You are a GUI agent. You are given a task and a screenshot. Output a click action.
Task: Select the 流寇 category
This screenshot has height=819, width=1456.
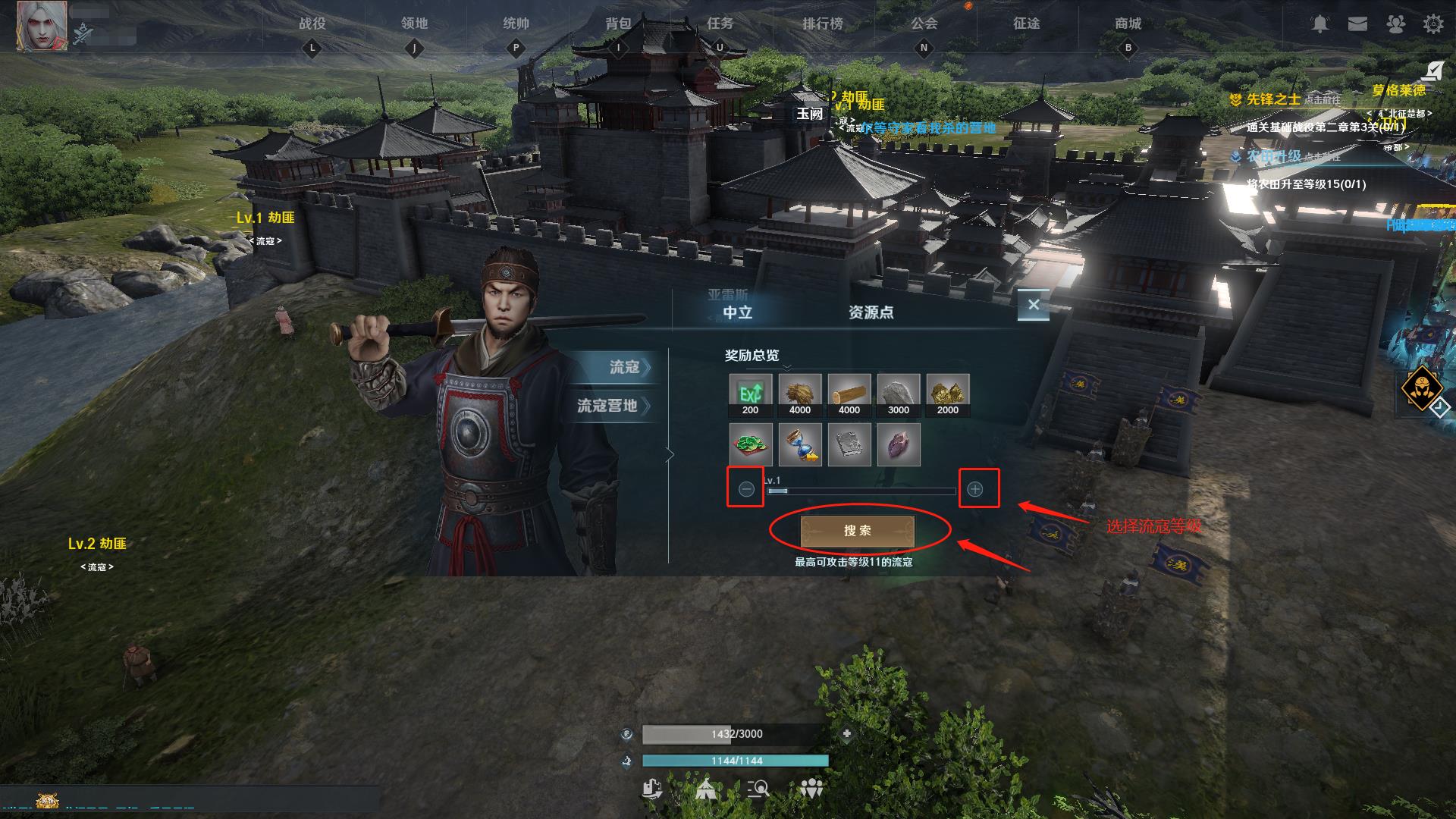click(x=624, y=367)
